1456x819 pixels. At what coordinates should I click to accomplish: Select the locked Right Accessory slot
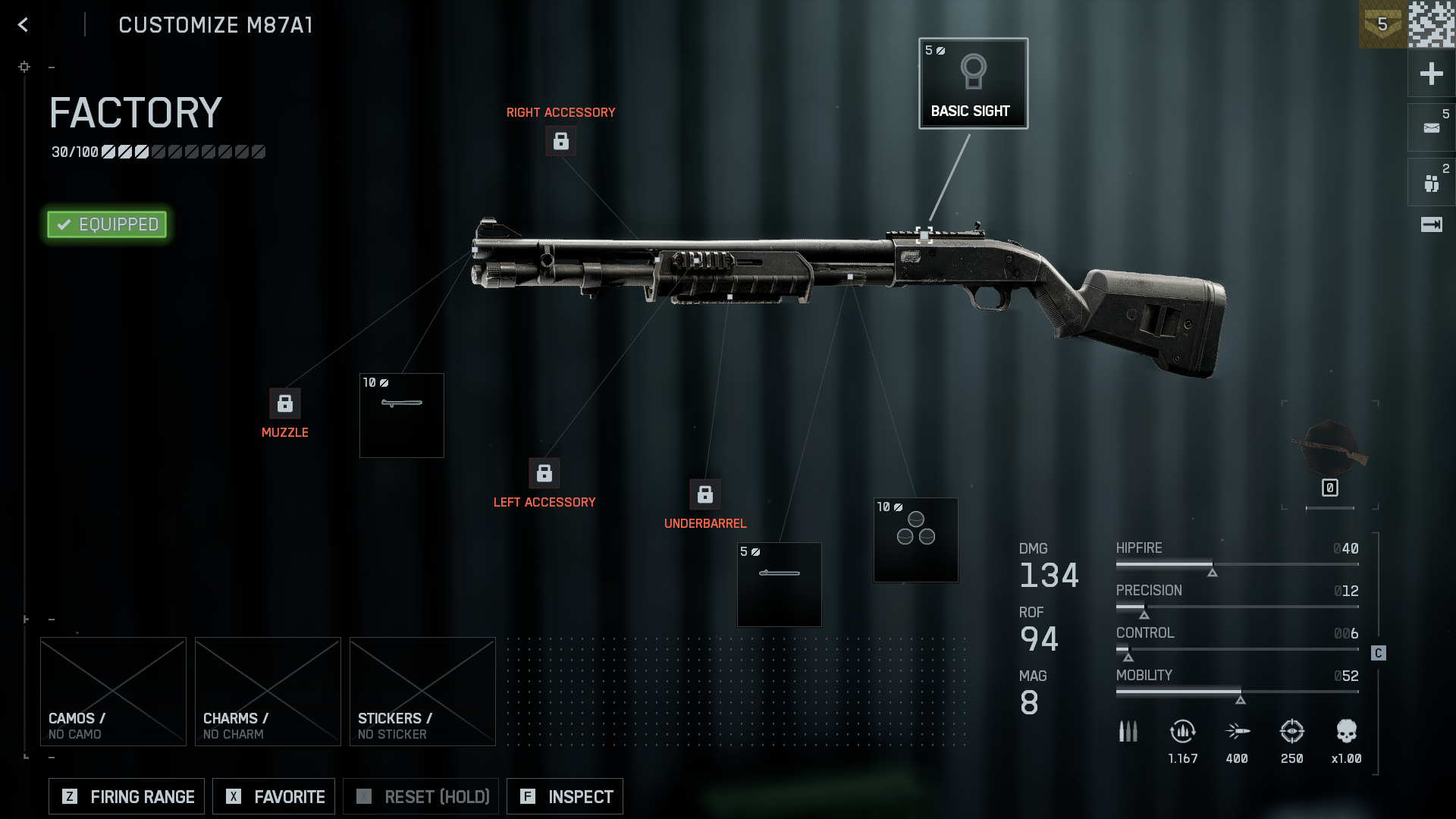(x=561, y=141)
